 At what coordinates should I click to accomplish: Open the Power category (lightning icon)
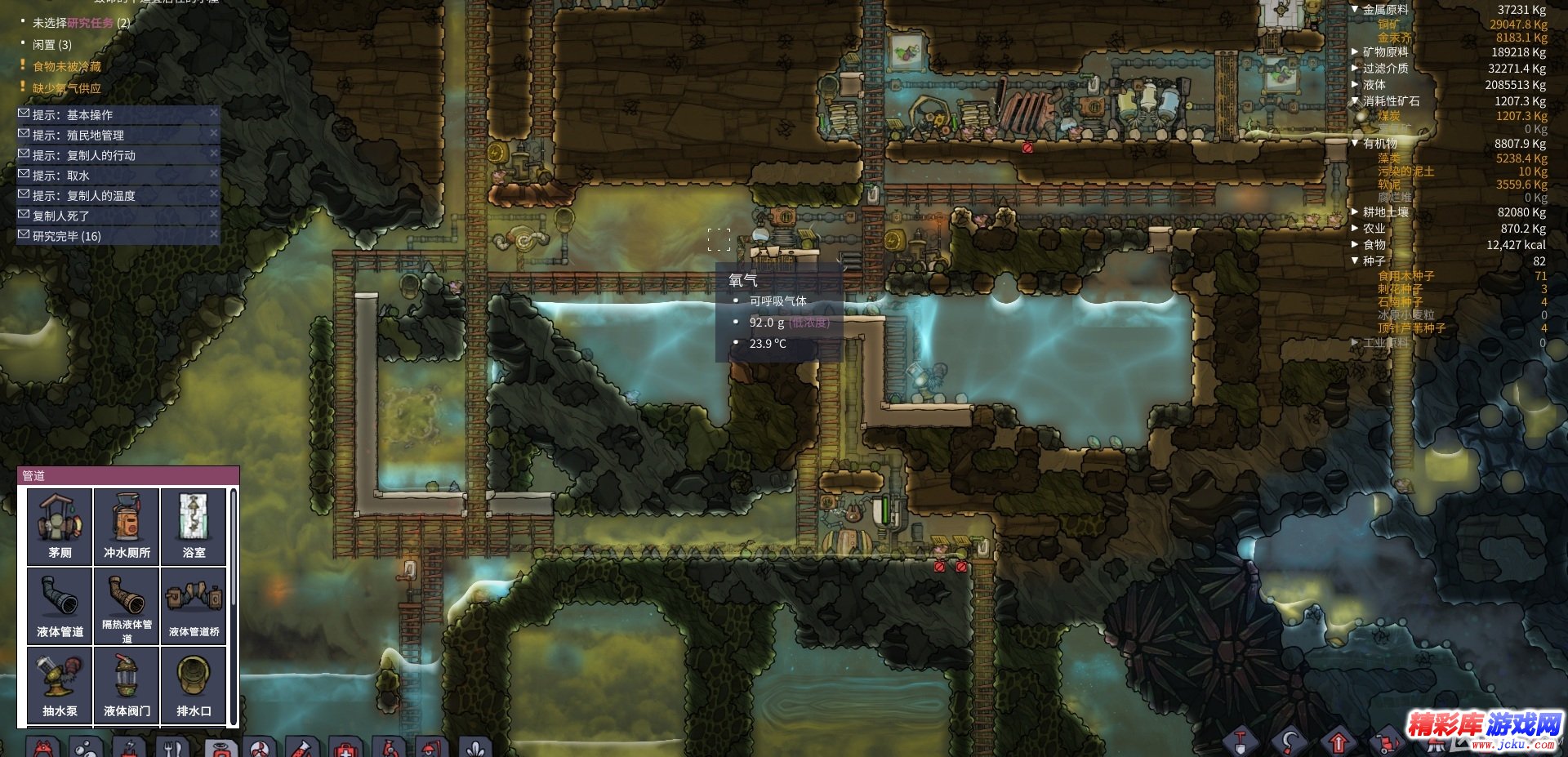pyautogui.click(x=129, y=746)
